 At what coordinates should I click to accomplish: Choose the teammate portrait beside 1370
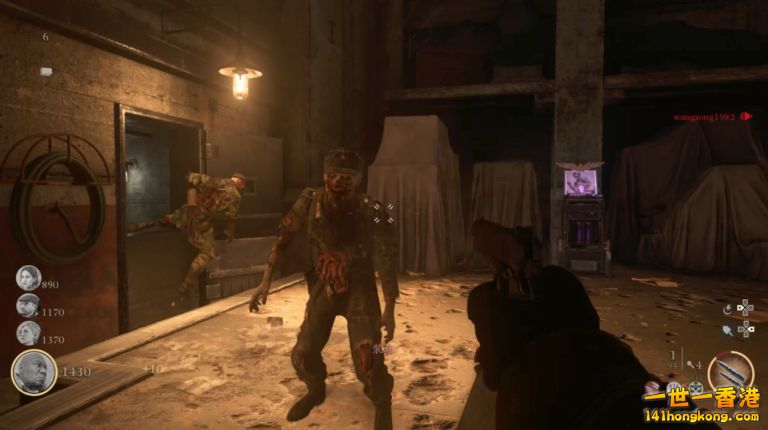click(x=27, y=333)
